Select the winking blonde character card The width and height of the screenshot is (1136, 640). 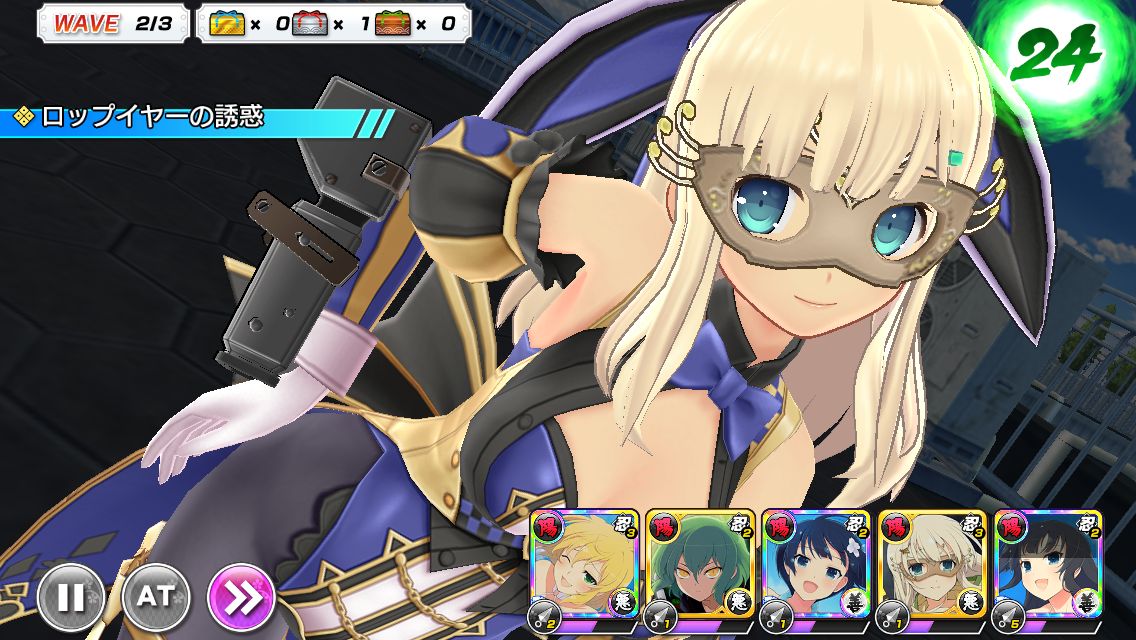pyautogui.click(x=583, y=566)
